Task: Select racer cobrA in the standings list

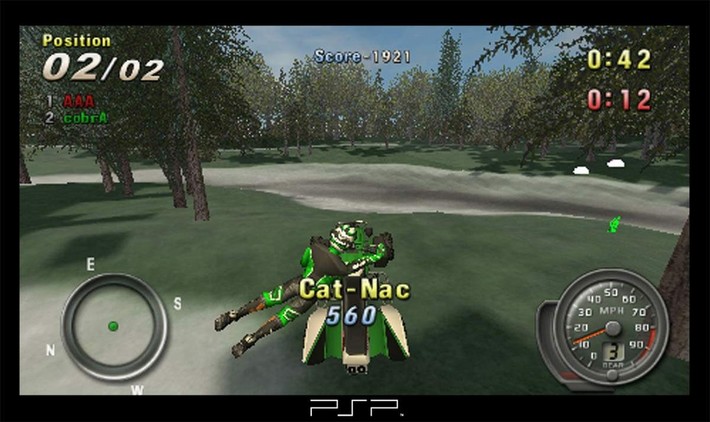Action: pyautogui.click(x=85, y=117)
